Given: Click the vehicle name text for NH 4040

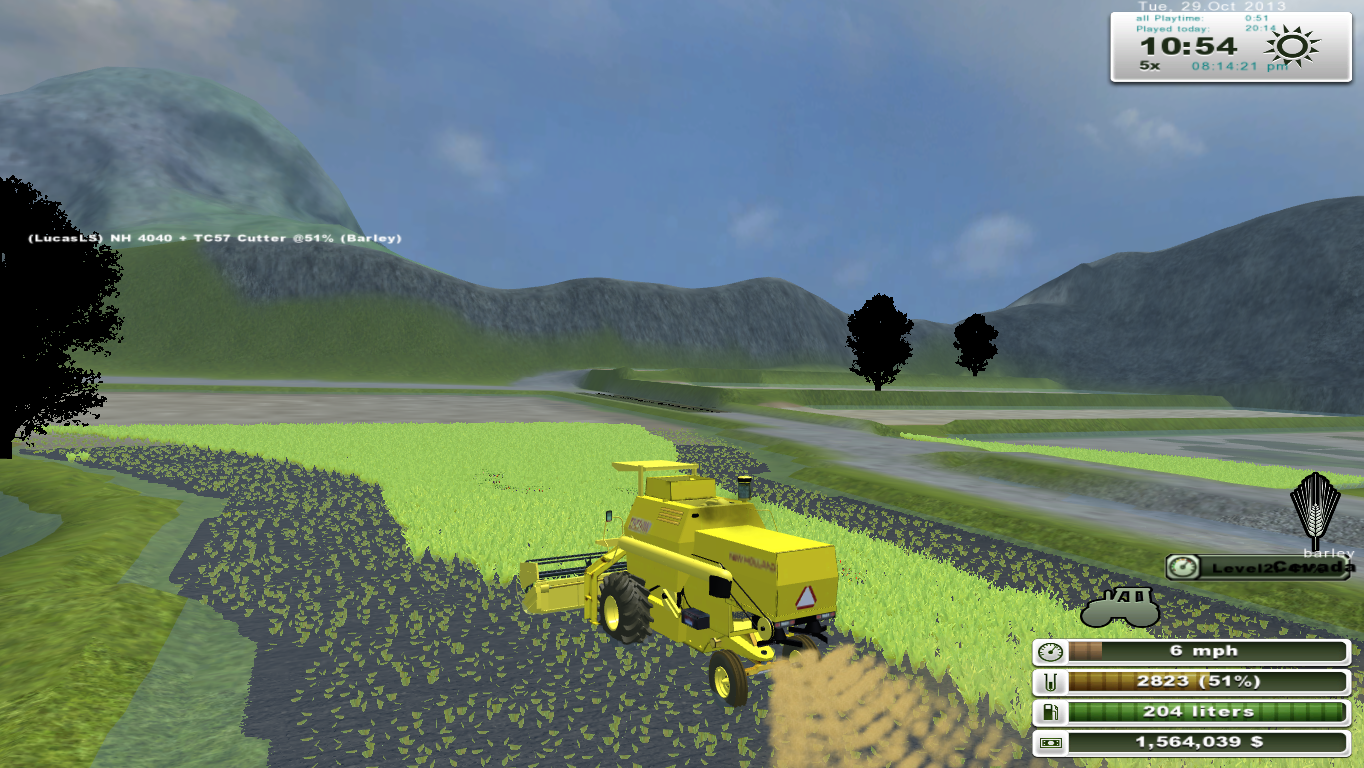Looking at the screenshot, I should coord(214,239).
